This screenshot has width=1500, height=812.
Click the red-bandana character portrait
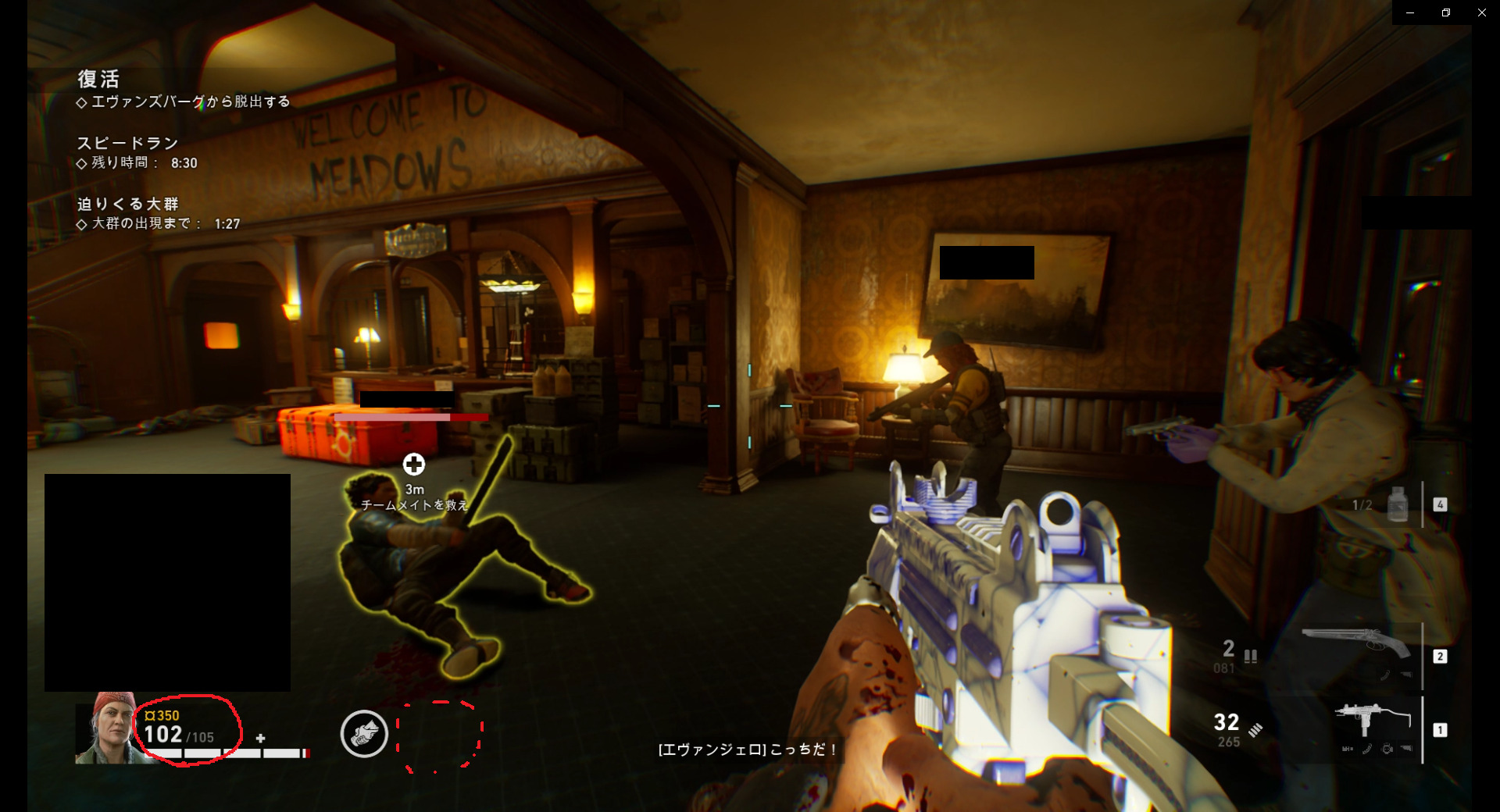coord(108,728)
